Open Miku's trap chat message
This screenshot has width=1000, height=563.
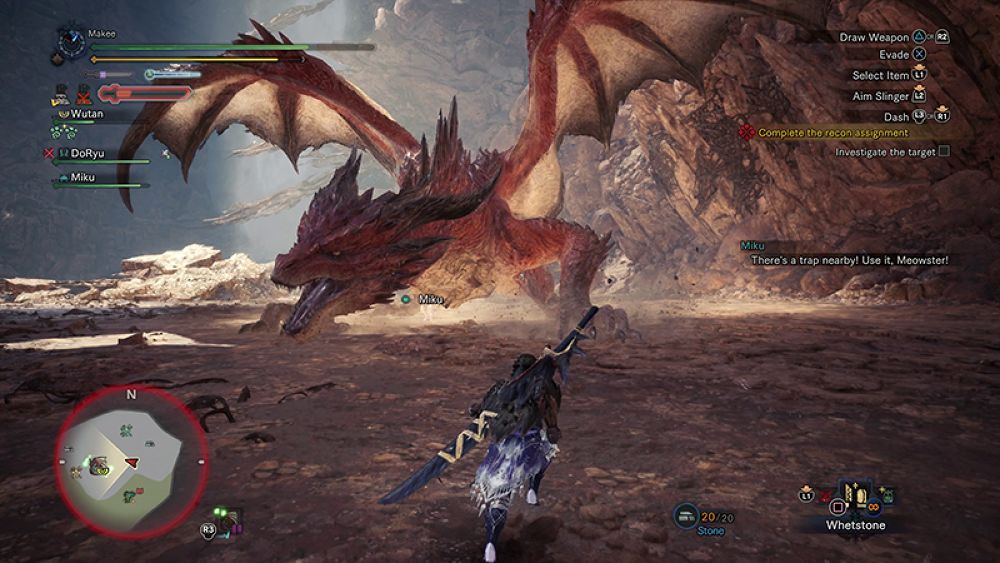click(x=849, y=260)
